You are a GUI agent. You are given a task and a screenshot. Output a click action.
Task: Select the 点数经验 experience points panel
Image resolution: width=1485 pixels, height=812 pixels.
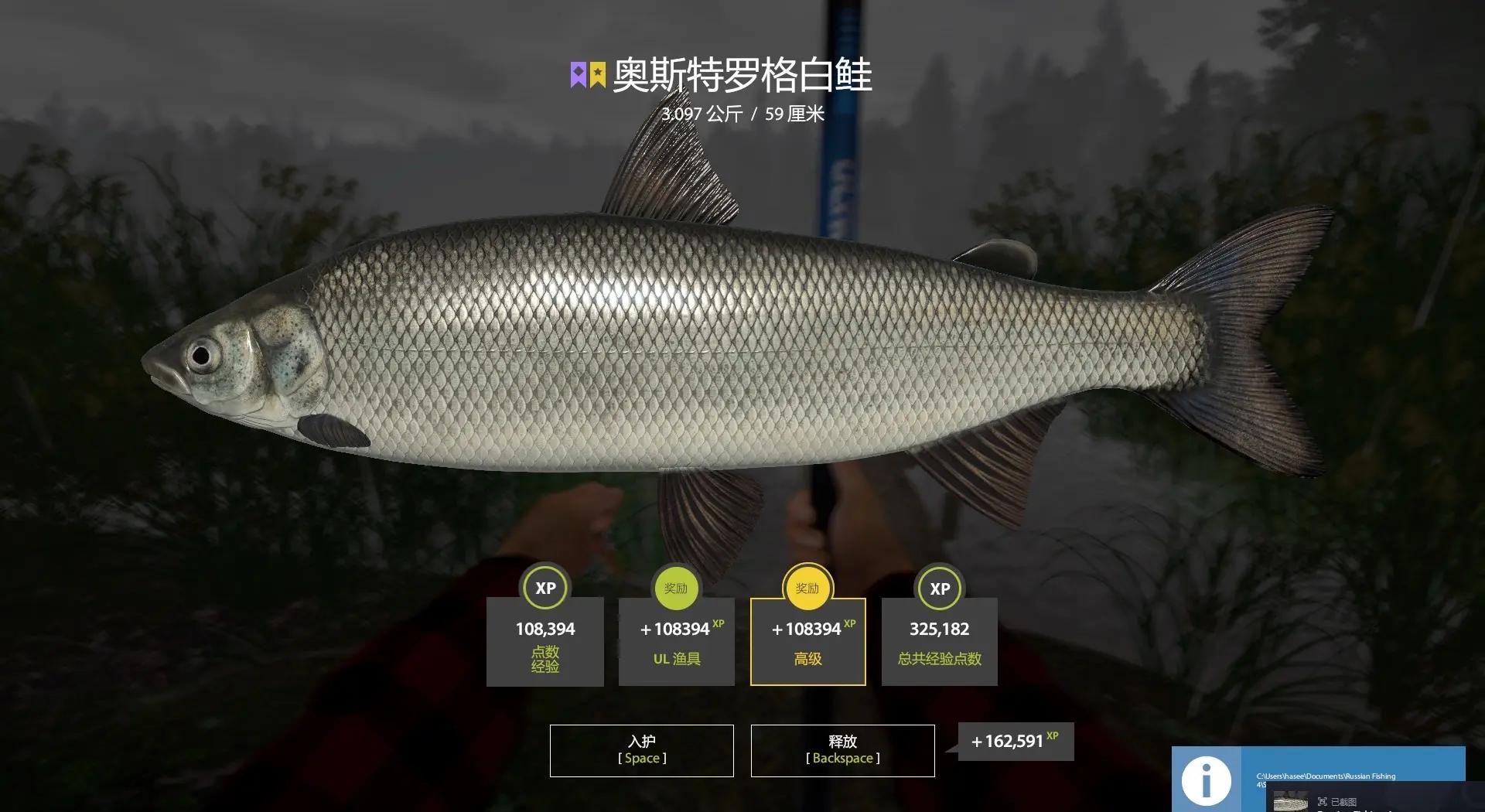544,642
